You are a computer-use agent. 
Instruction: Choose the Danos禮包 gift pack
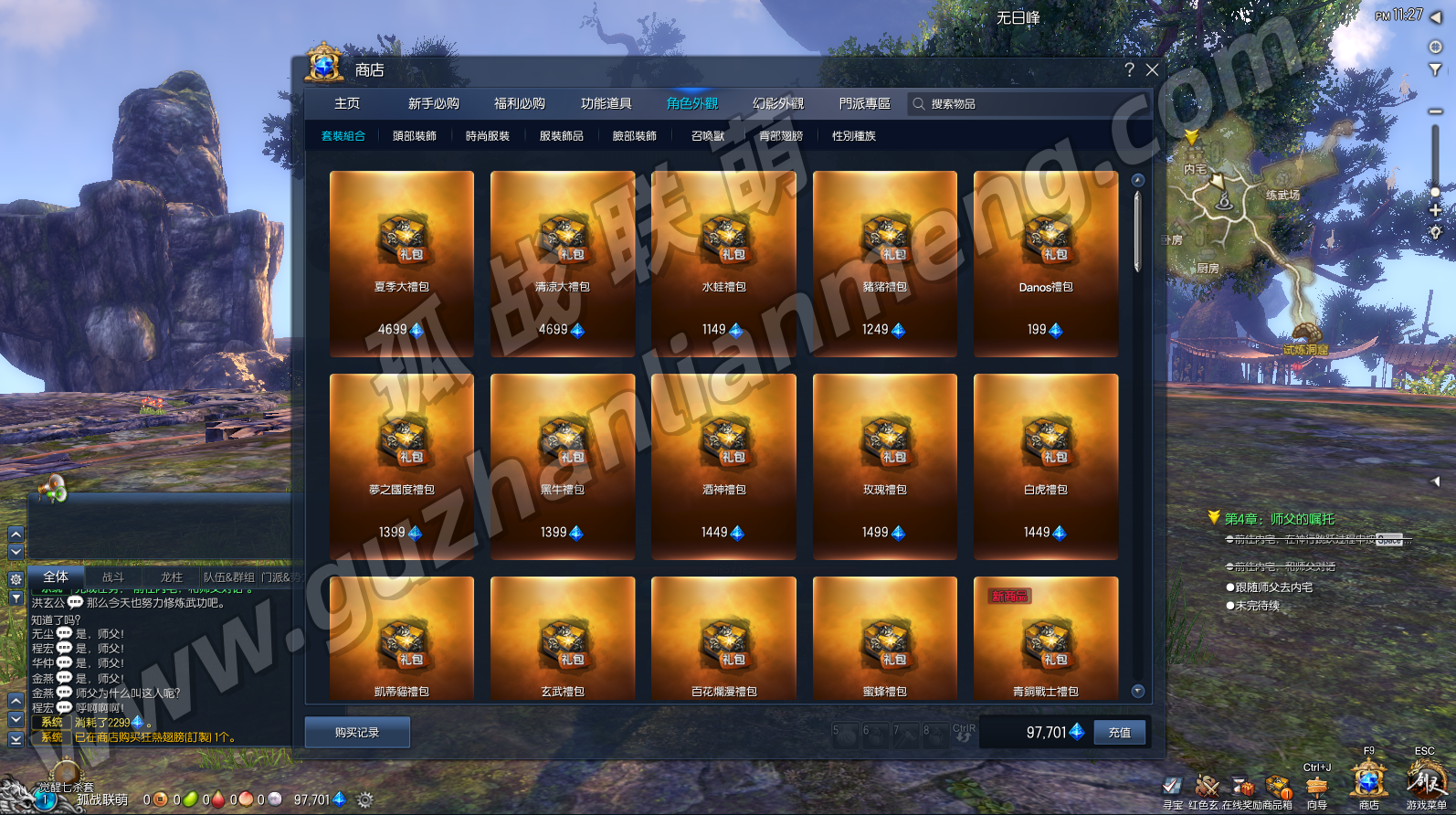1046,263
